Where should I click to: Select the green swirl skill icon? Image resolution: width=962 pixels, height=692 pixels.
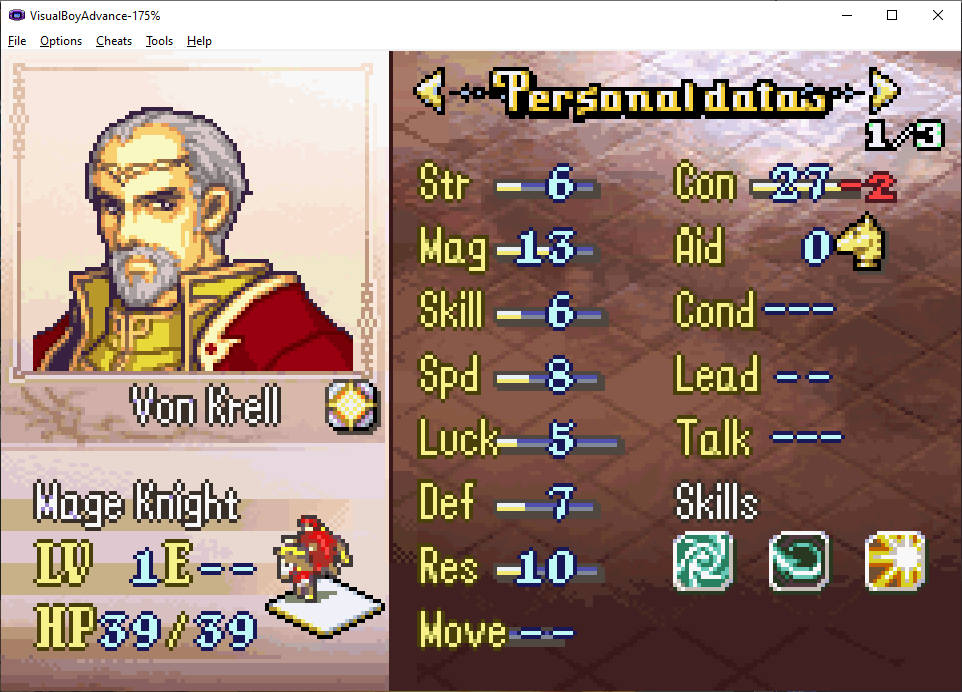[703, 561]
